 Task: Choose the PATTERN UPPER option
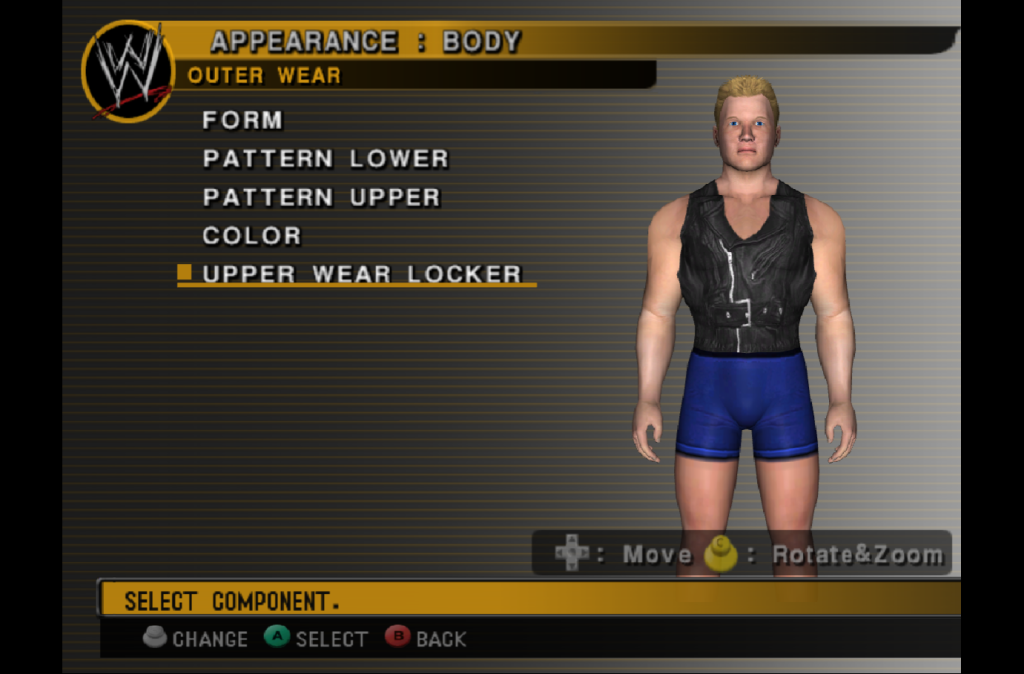pos(321,198)
